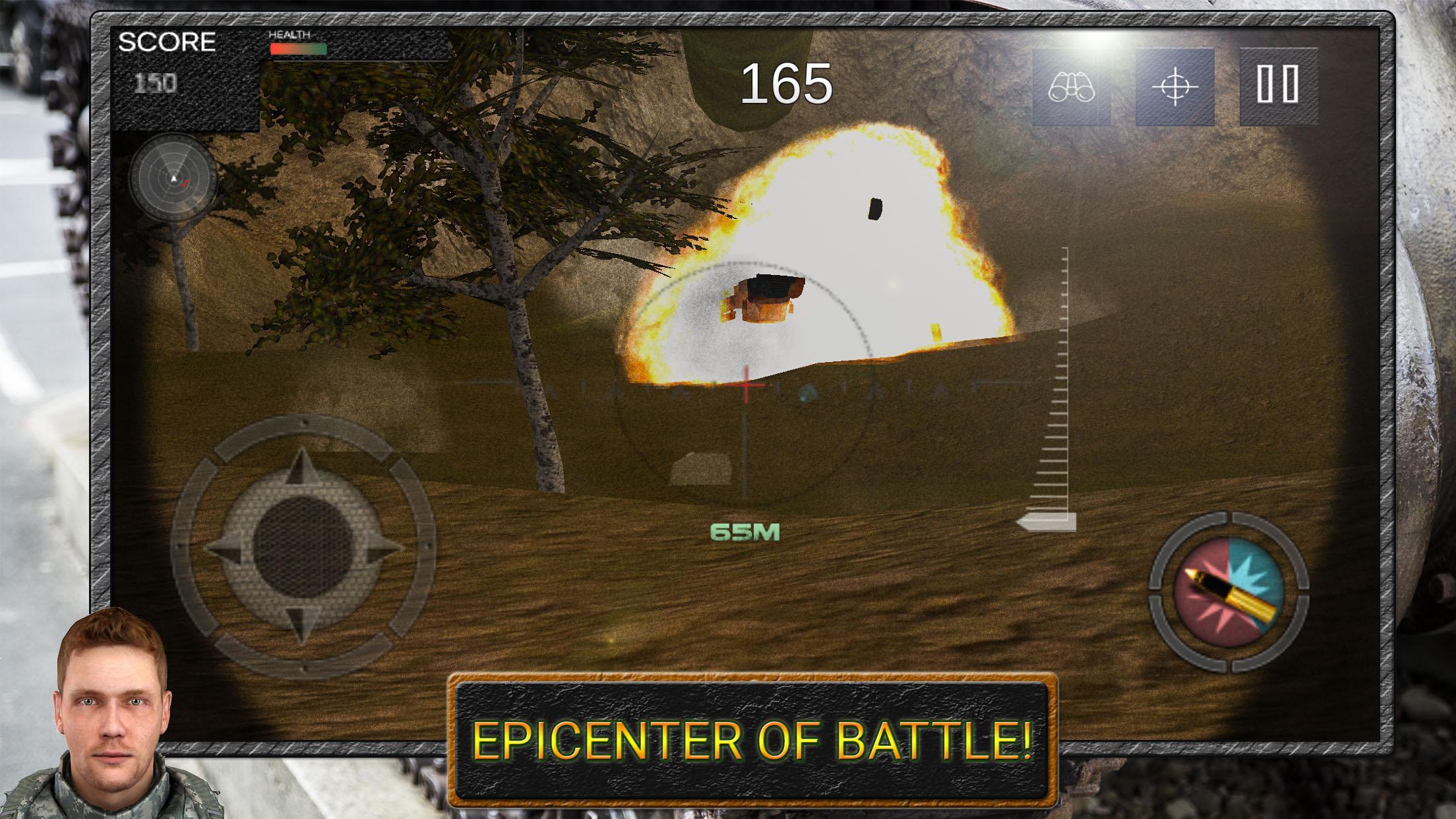Open the radar minimap
1456x819 pixels.
173,179
